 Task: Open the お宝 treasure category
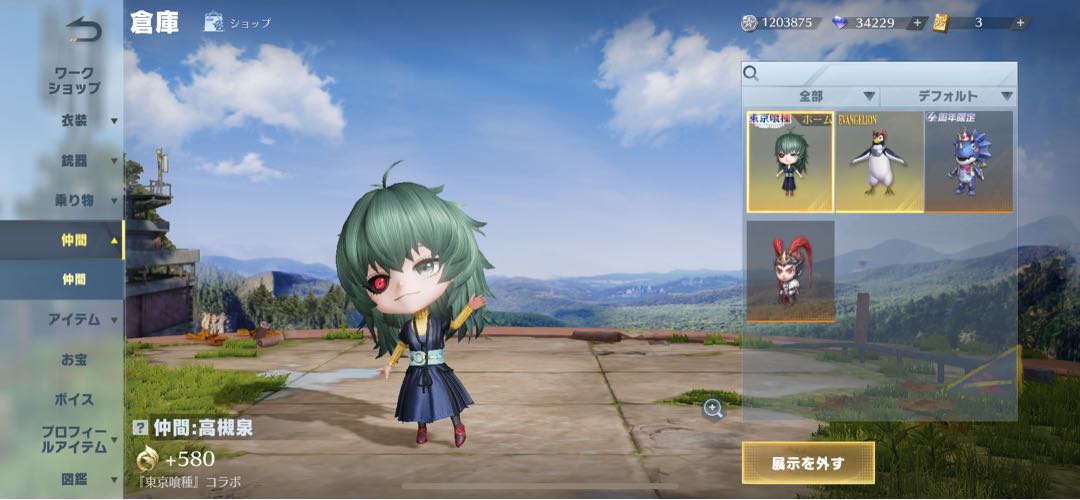tap(73, 359)
